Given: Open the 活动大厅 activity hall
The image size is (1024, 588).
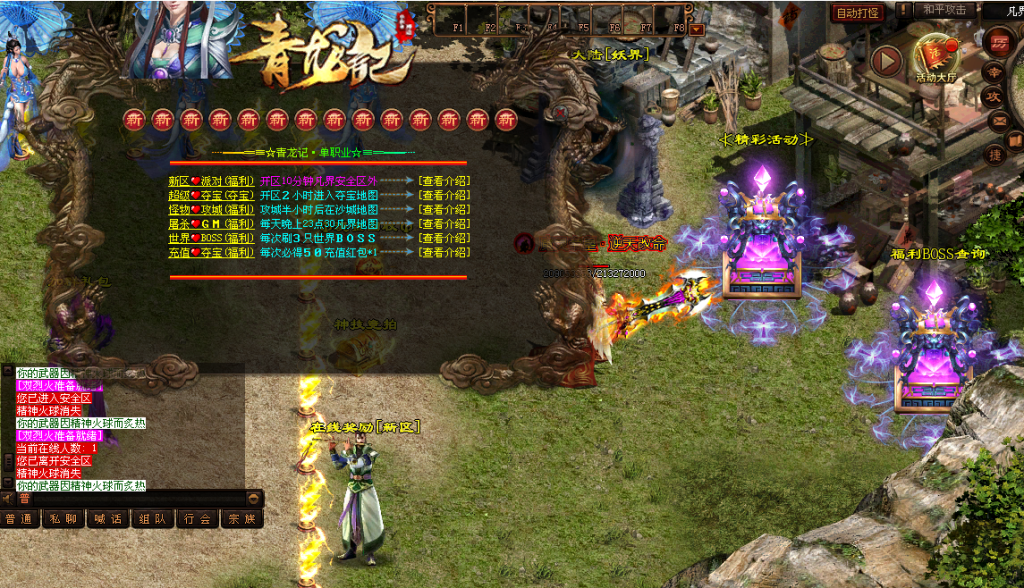Looking at the screenshot, I should tap(937, 59).
